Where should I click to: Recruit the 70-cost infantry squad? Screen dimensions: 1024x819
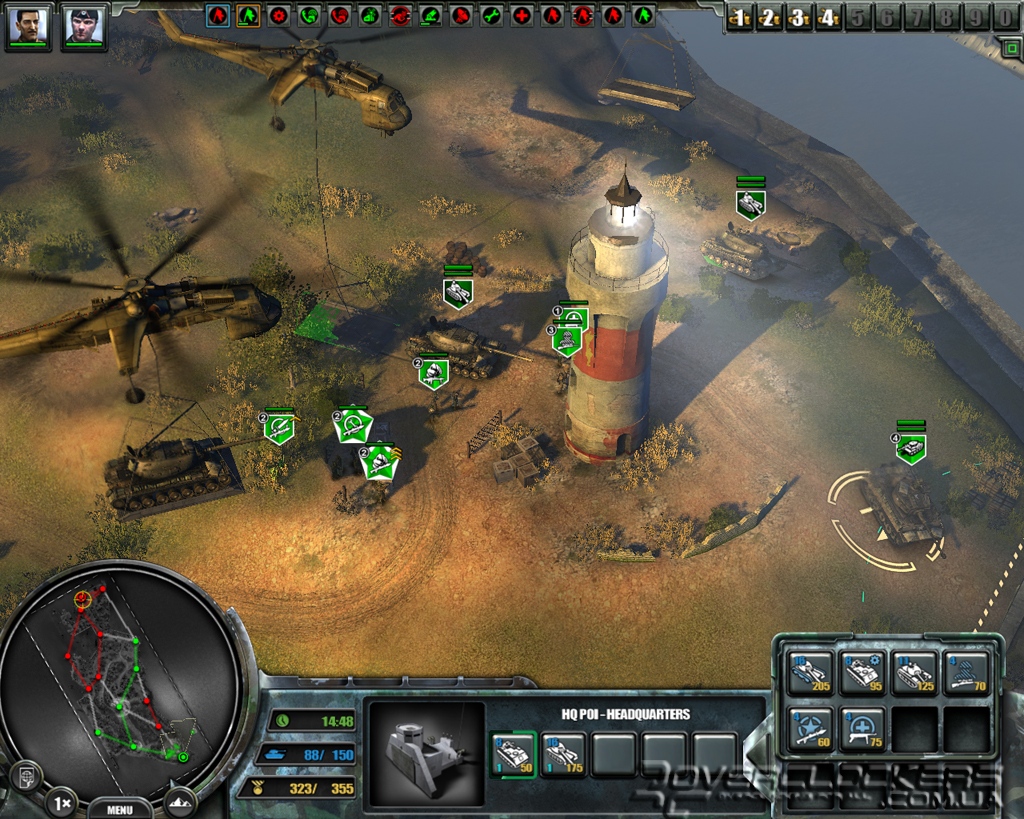pos(966,673)
